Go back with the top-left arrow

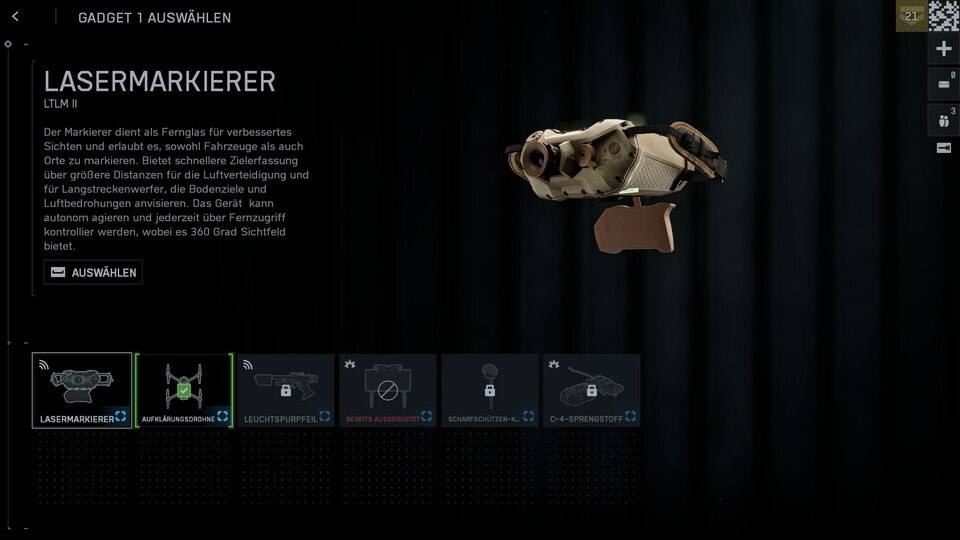click(x=15, y=17)
